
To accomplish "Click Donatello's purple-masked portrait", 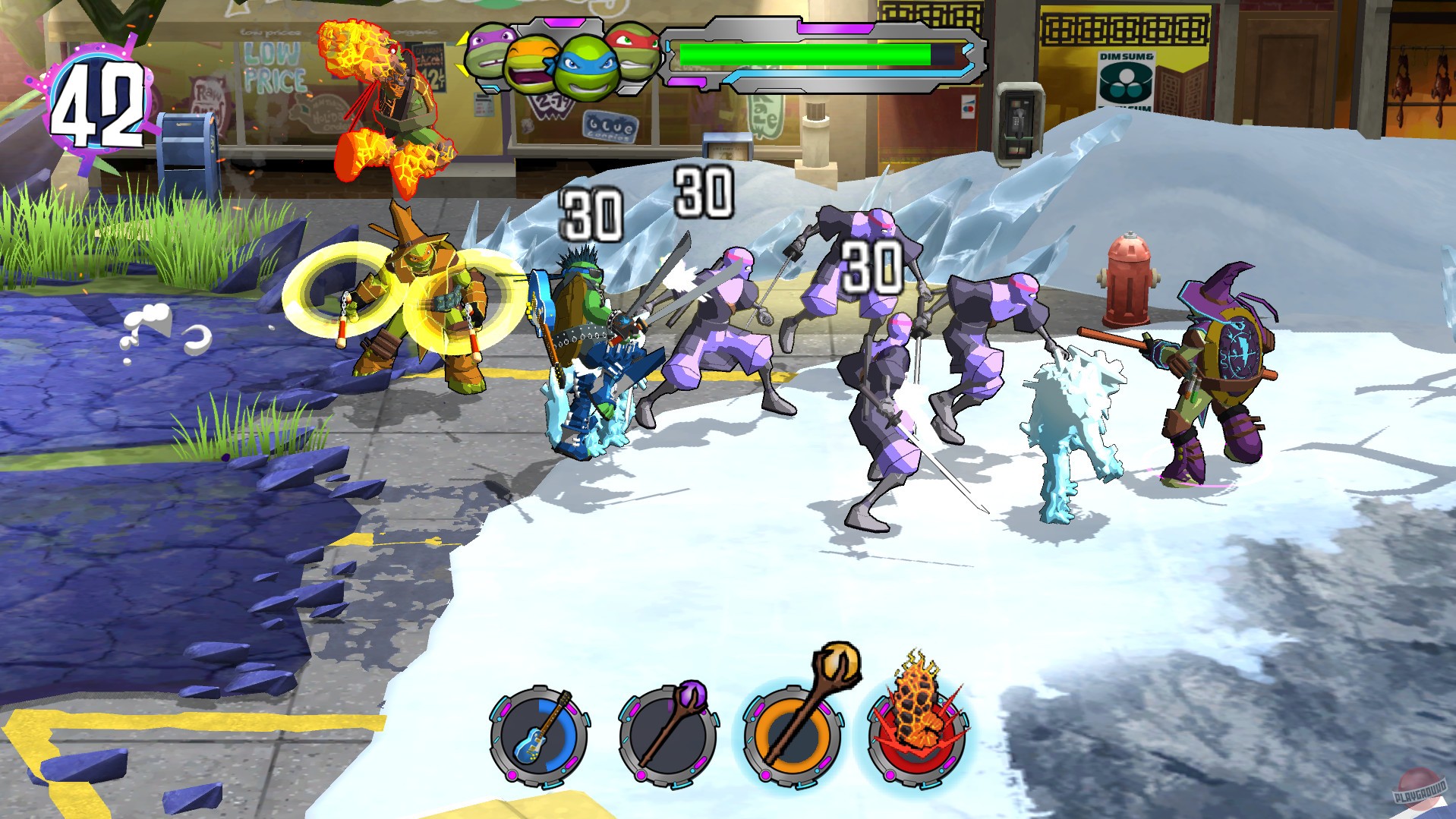I will pos(487,53).
